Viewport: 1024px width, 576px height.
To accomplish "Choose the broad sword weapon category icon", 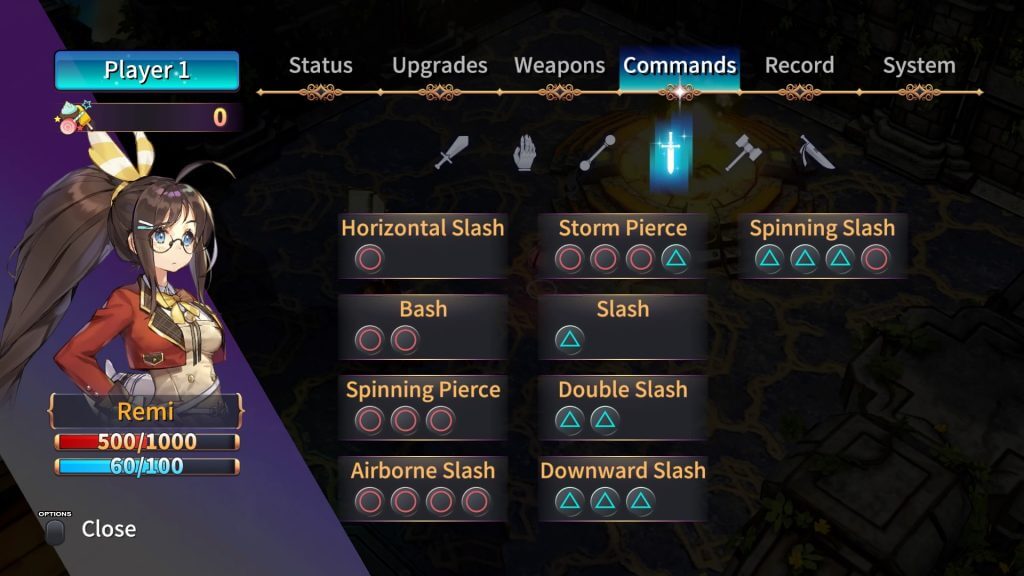I will [x=452, y=154].
